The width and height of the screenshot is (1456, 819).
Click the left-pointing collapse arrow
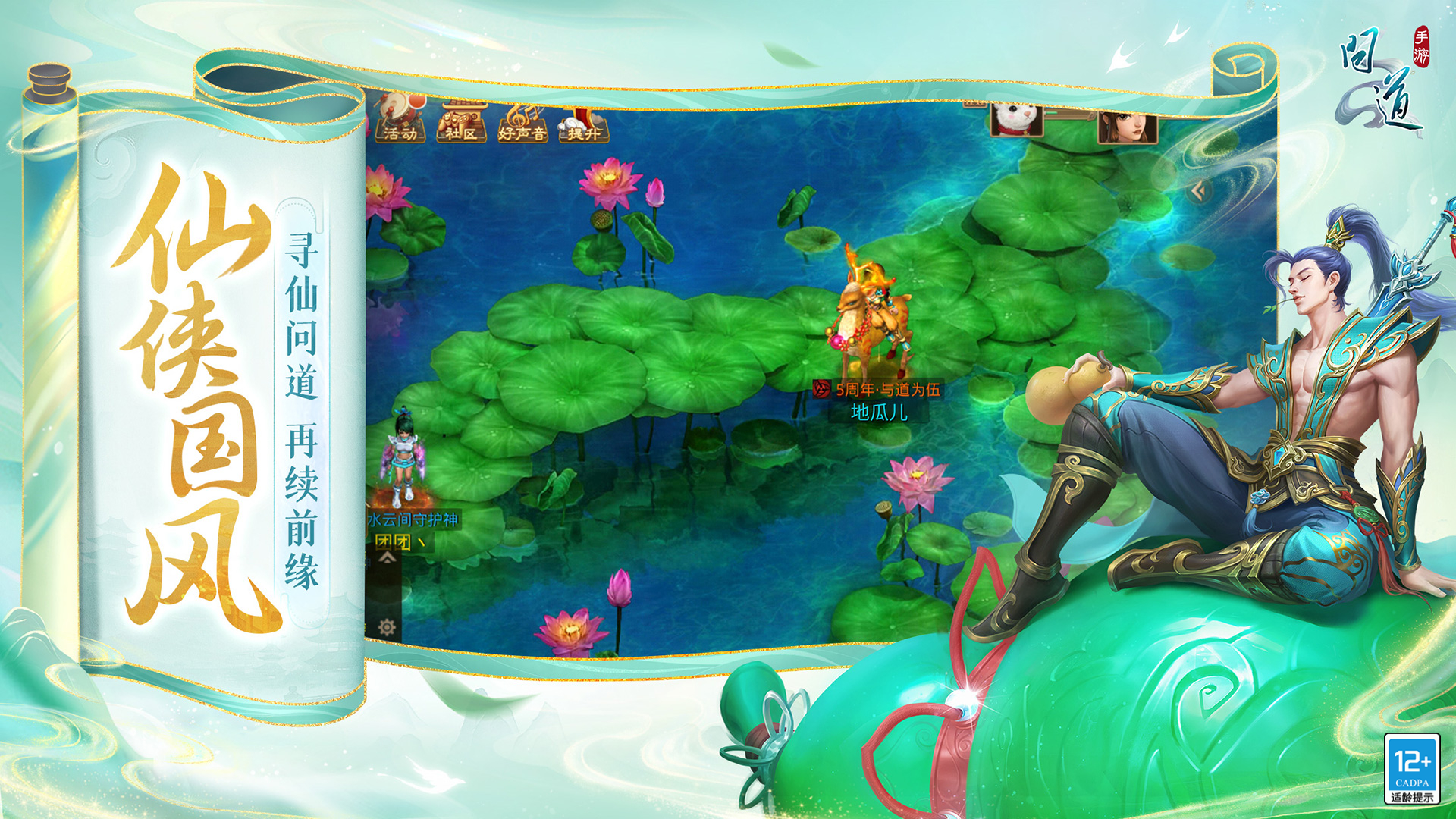1198,190
